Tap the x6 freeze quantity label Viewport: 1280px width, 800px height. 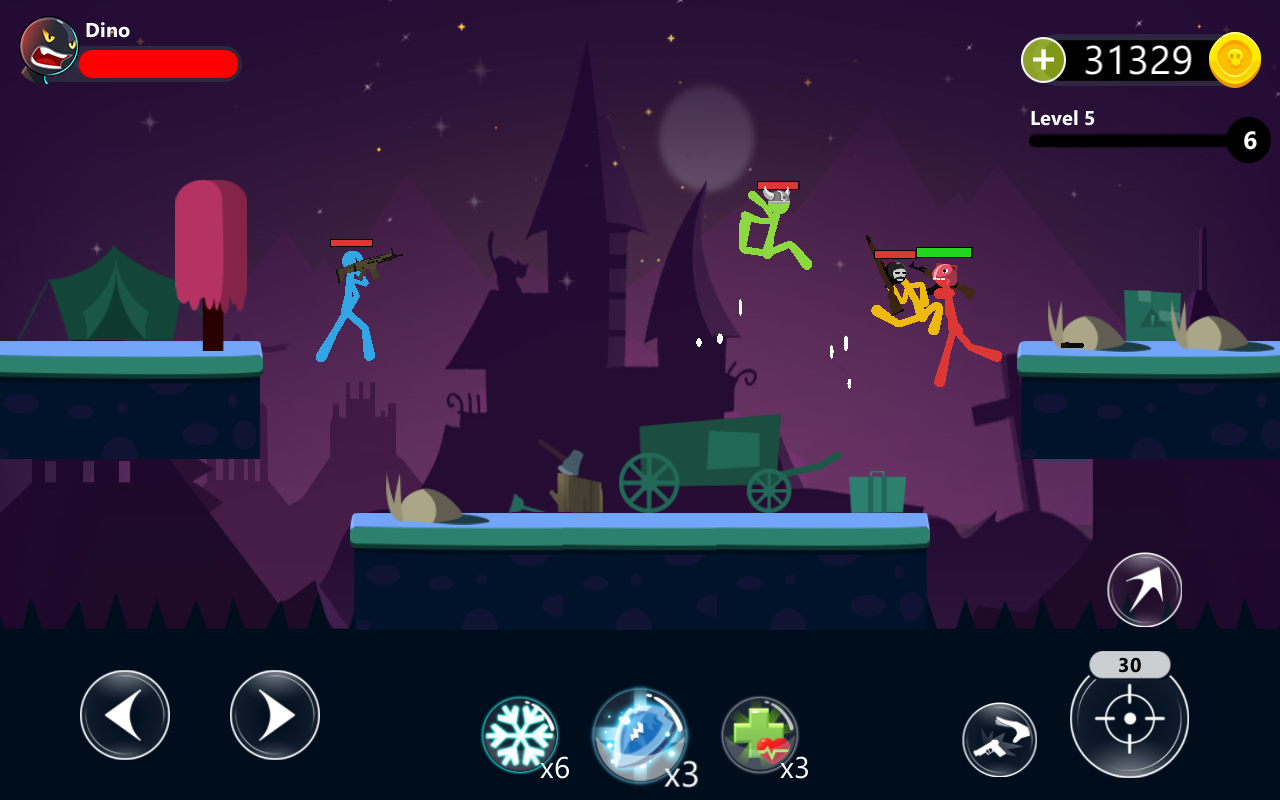[x=557, y=770]
